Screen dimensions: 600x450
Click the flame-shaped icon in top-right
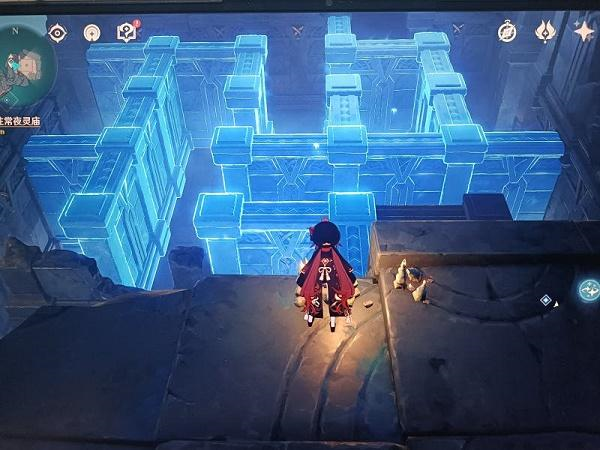(545, 32)
